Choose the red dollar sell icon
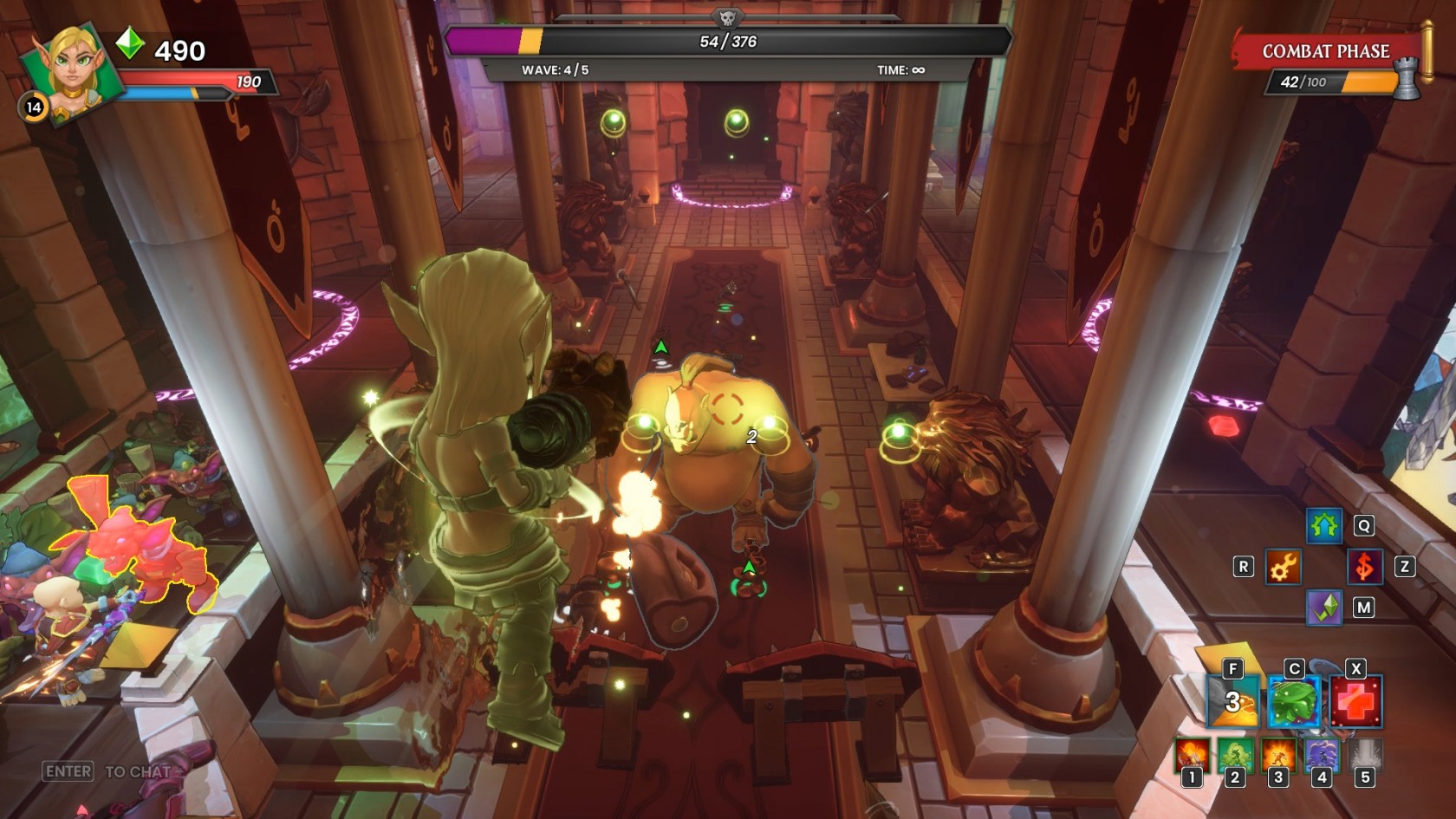 click(x=1364, y=567)
